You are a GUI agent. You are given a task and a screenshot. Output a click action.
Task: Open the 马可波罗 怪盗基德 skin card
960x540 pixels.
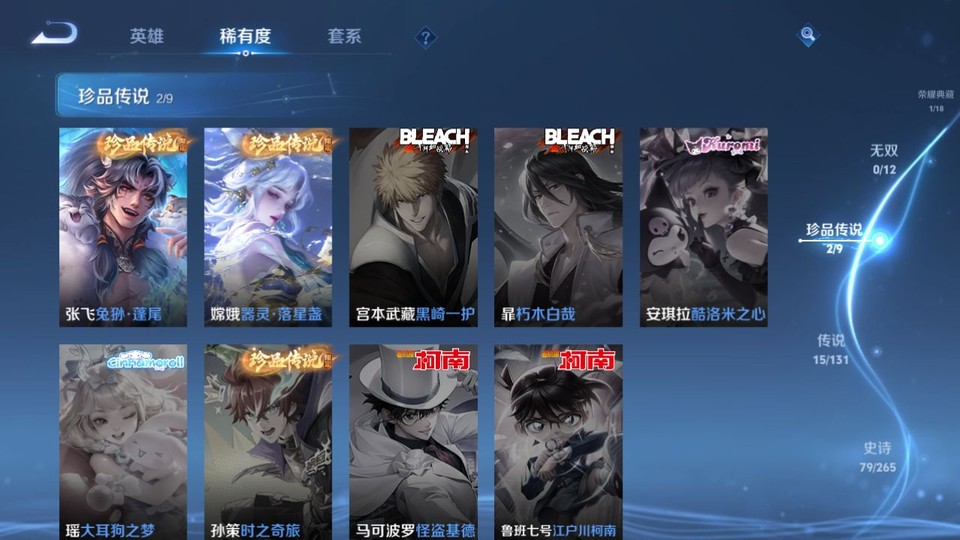[413, 442]
